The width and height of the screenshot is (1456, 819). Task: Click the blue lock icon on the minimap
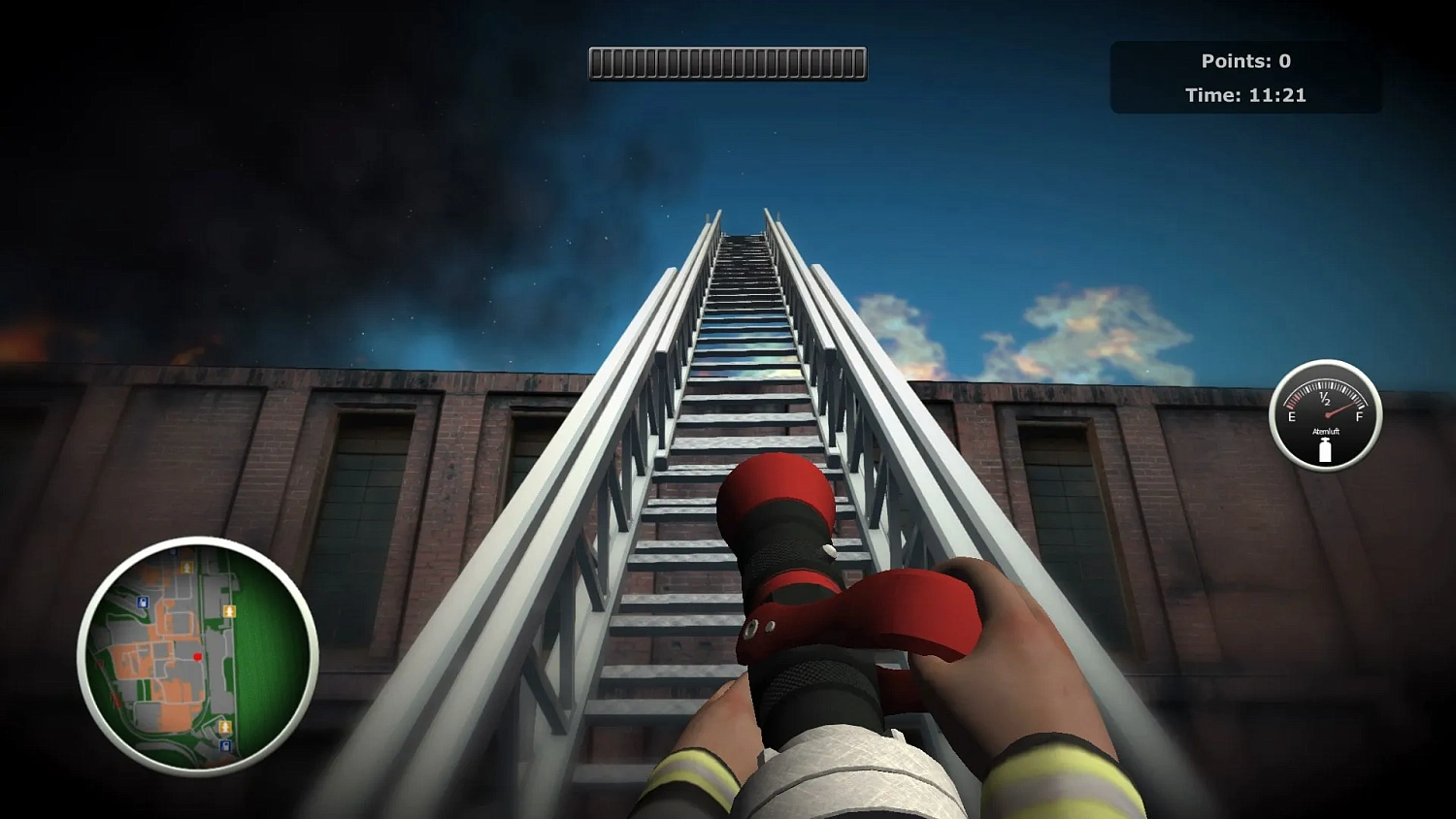(142, 603)
